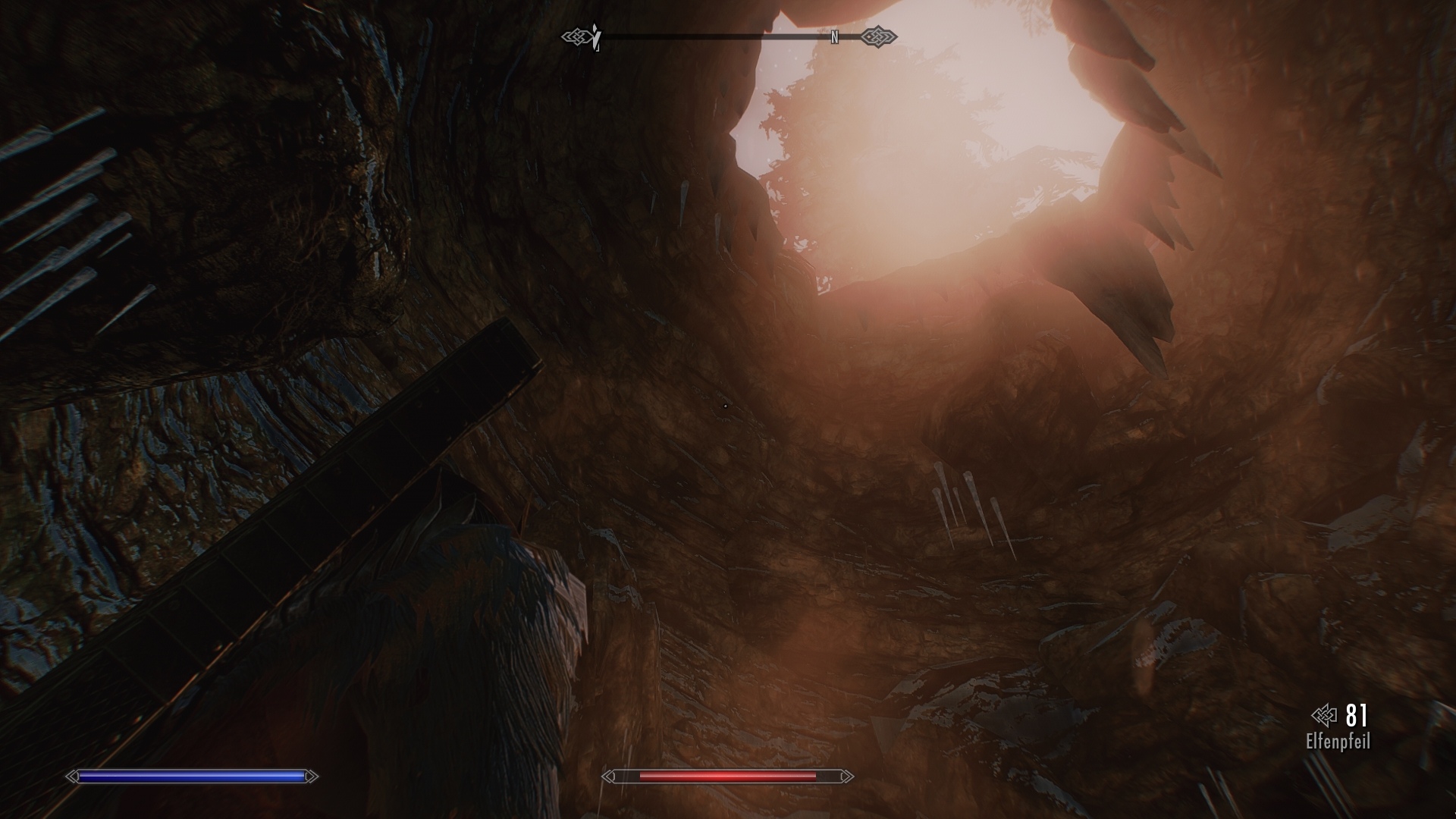Click the middle of the compass bar

[x=728, y=35]
